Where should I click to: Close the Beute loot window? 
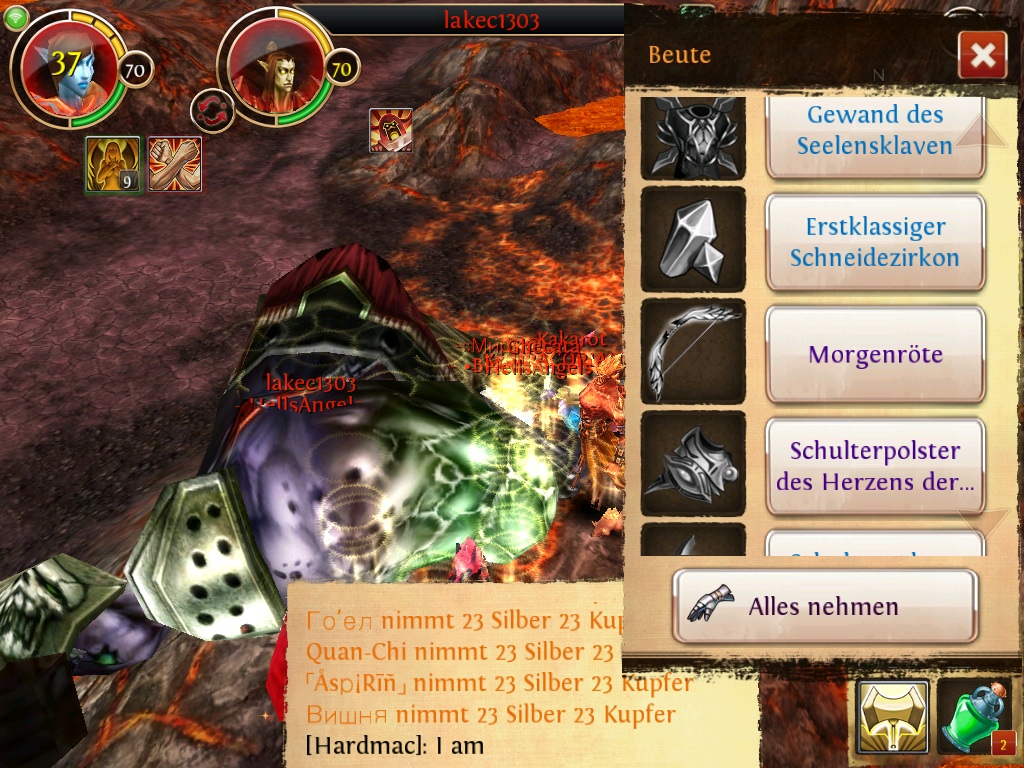point(981,56)
